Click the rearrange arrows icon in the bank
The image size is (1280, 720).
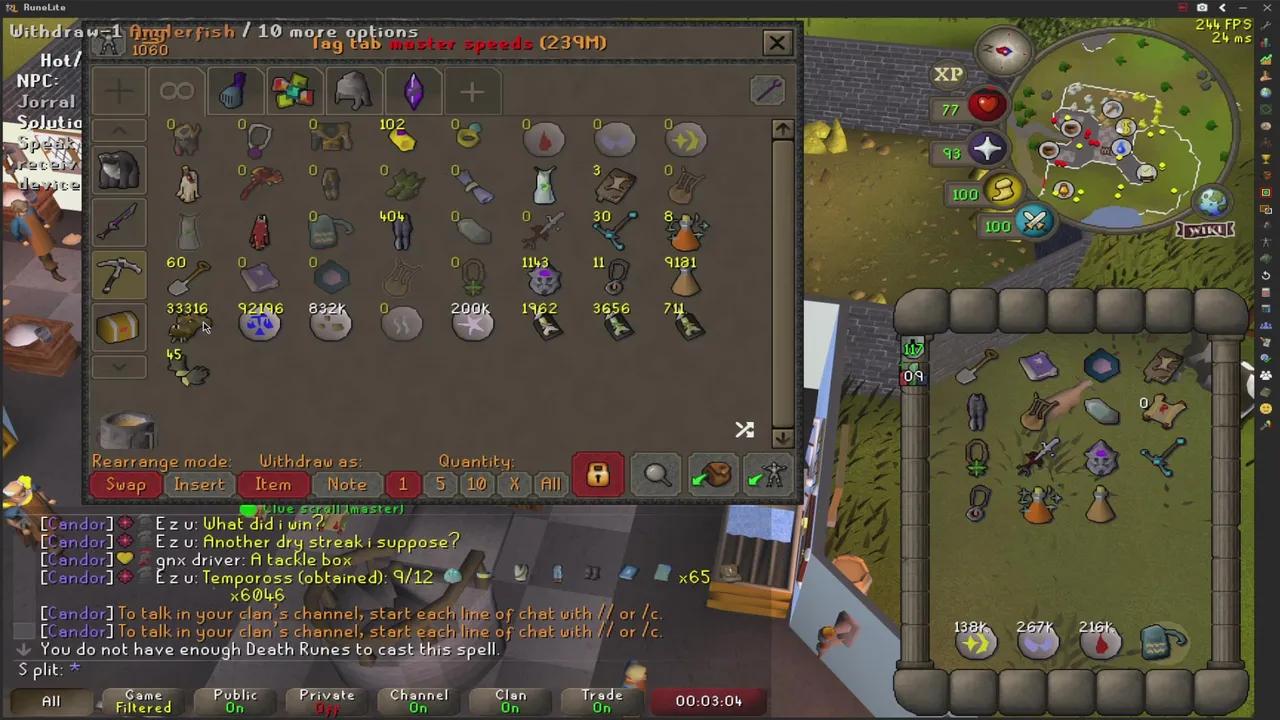(744, 430)
